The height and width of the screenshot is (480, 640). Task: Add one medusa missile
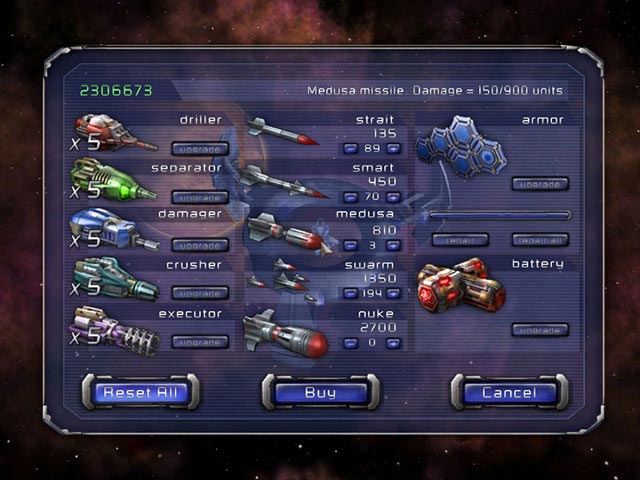(x=393, y=245)
